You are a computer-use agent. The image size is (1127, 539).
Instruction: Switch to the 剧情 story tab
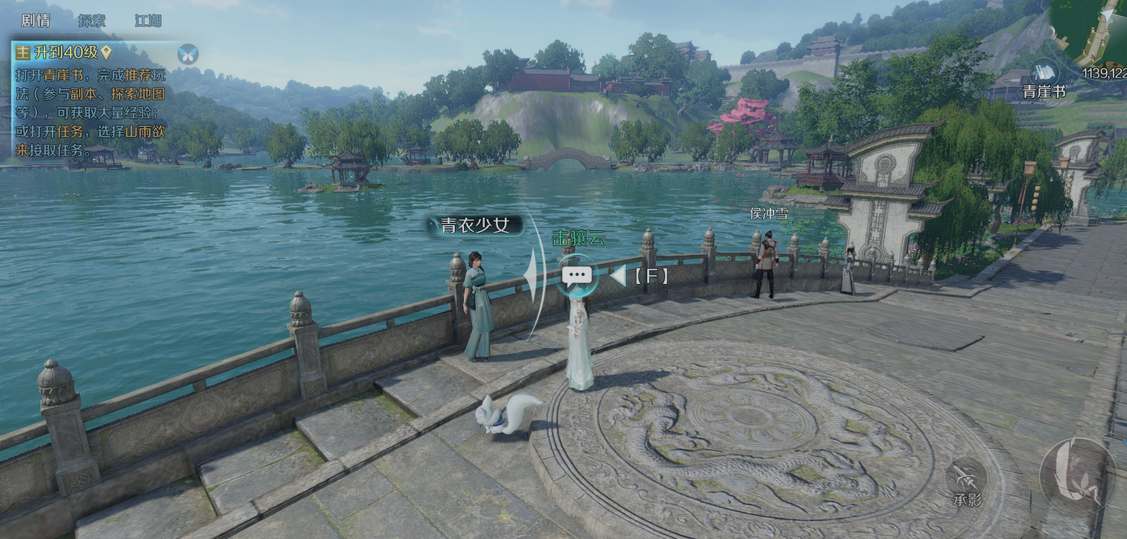(36, 20)
